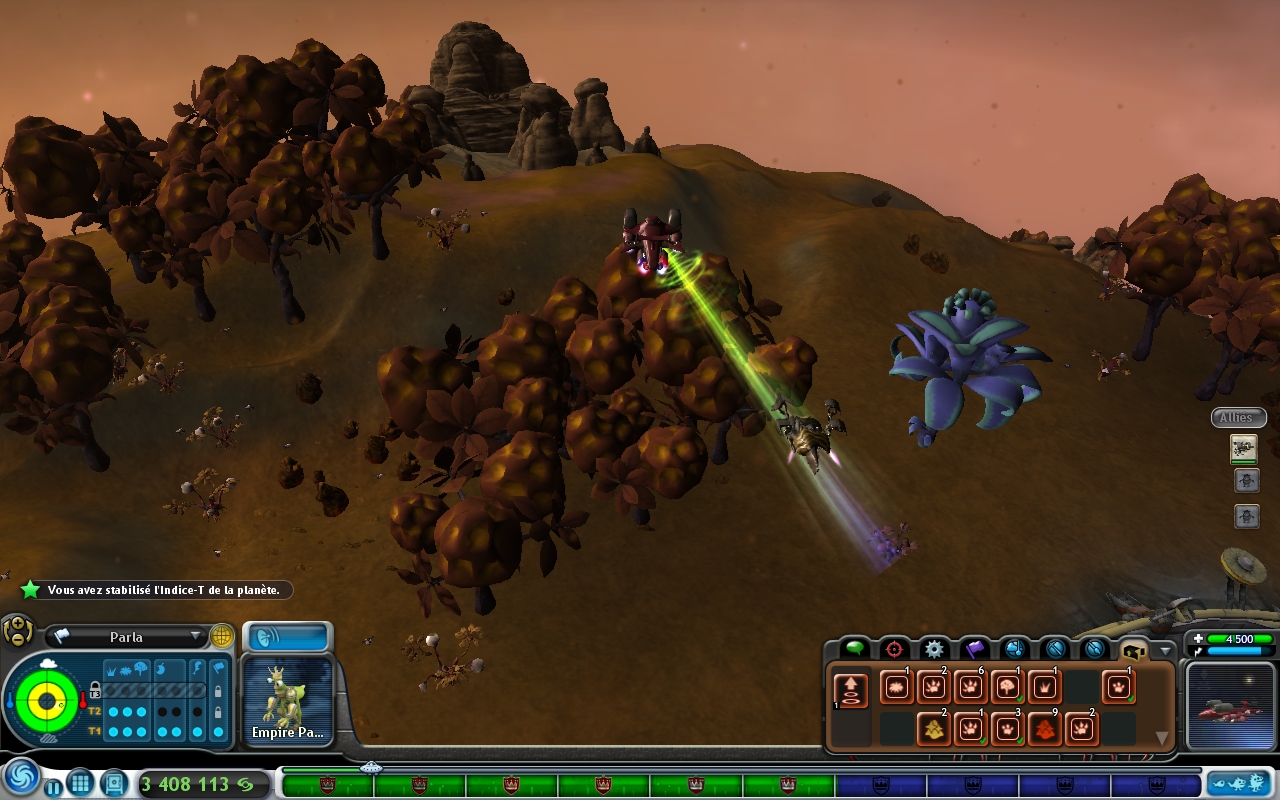Open the Empire Pa... creature portrait
This screenshot has width=1280, height=800.
coord(287,702)
